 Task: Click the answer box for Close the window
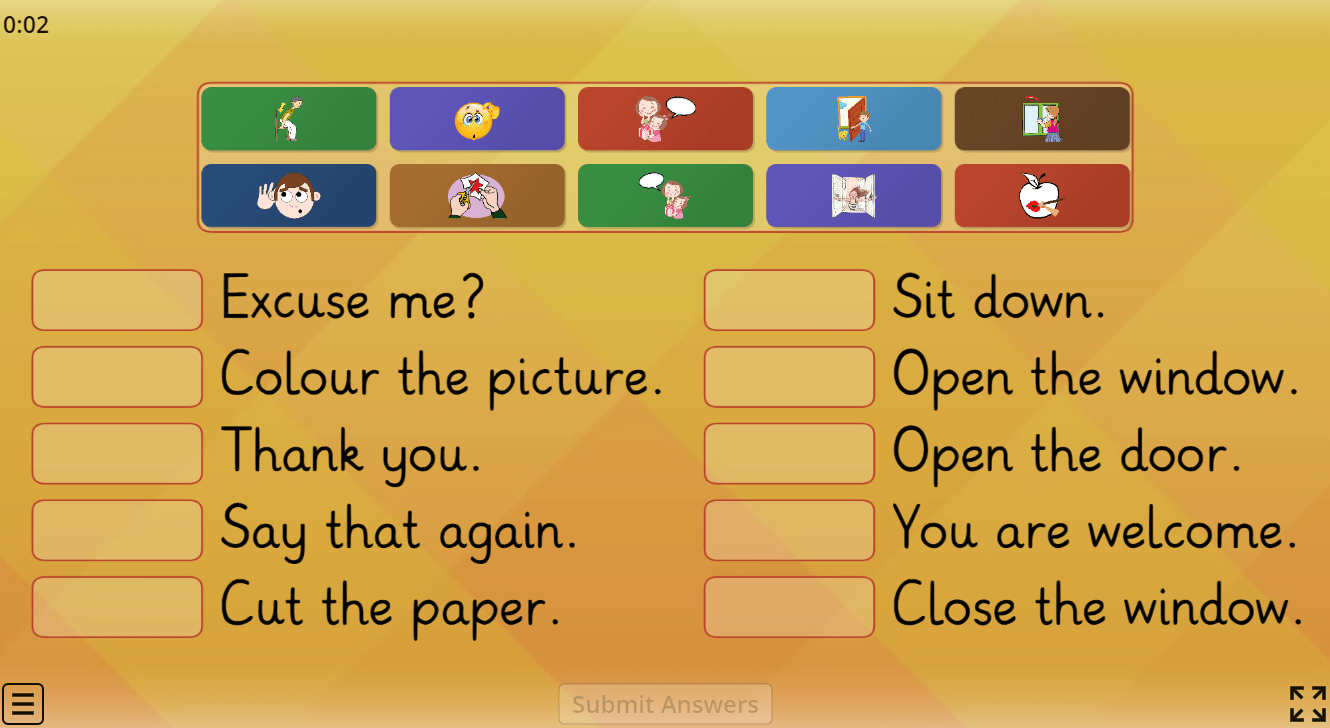point(789,606)
